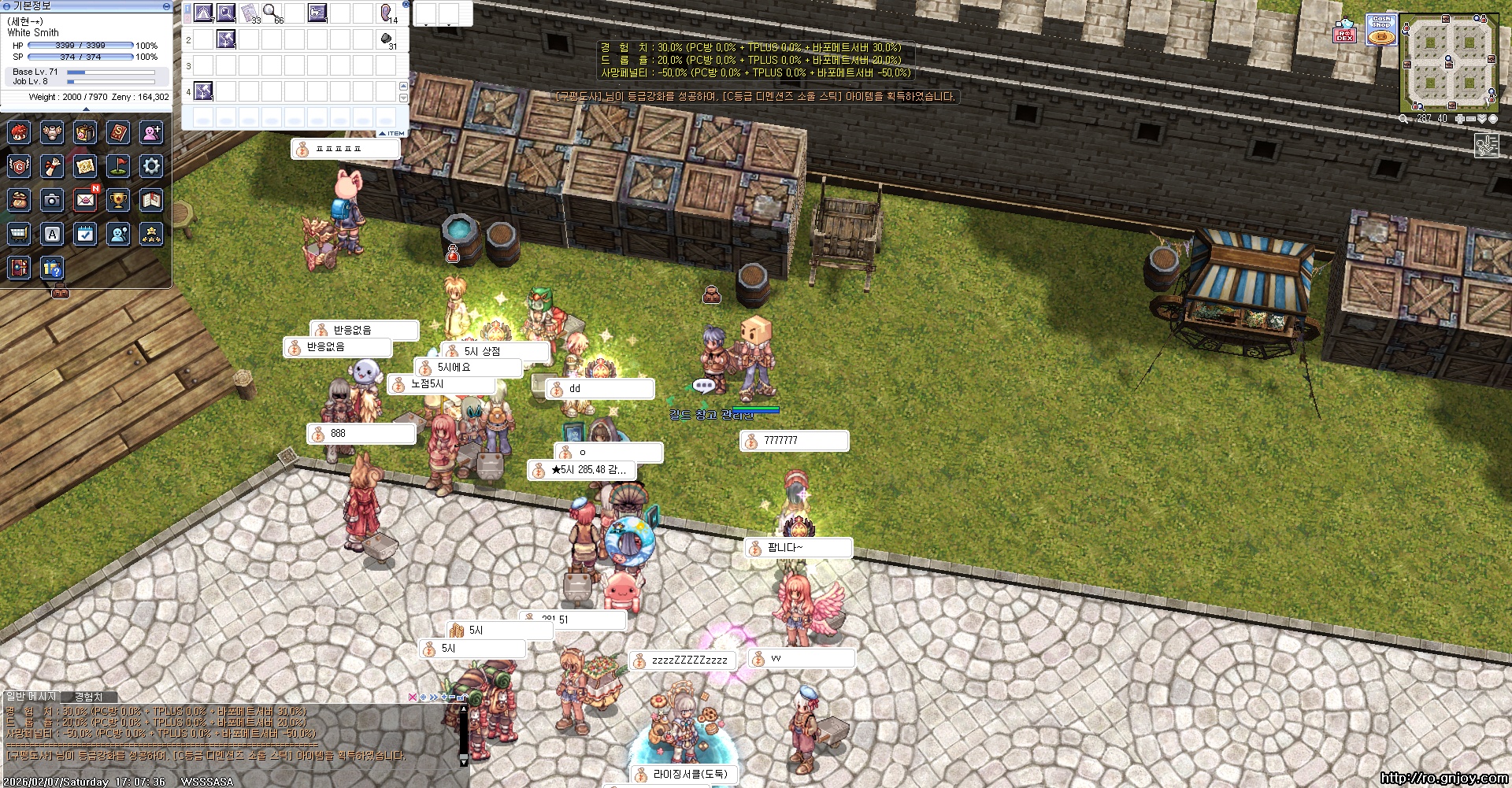Open the red skill book icon
Screen dimensions: 1512x788
(x=118, y=132)
